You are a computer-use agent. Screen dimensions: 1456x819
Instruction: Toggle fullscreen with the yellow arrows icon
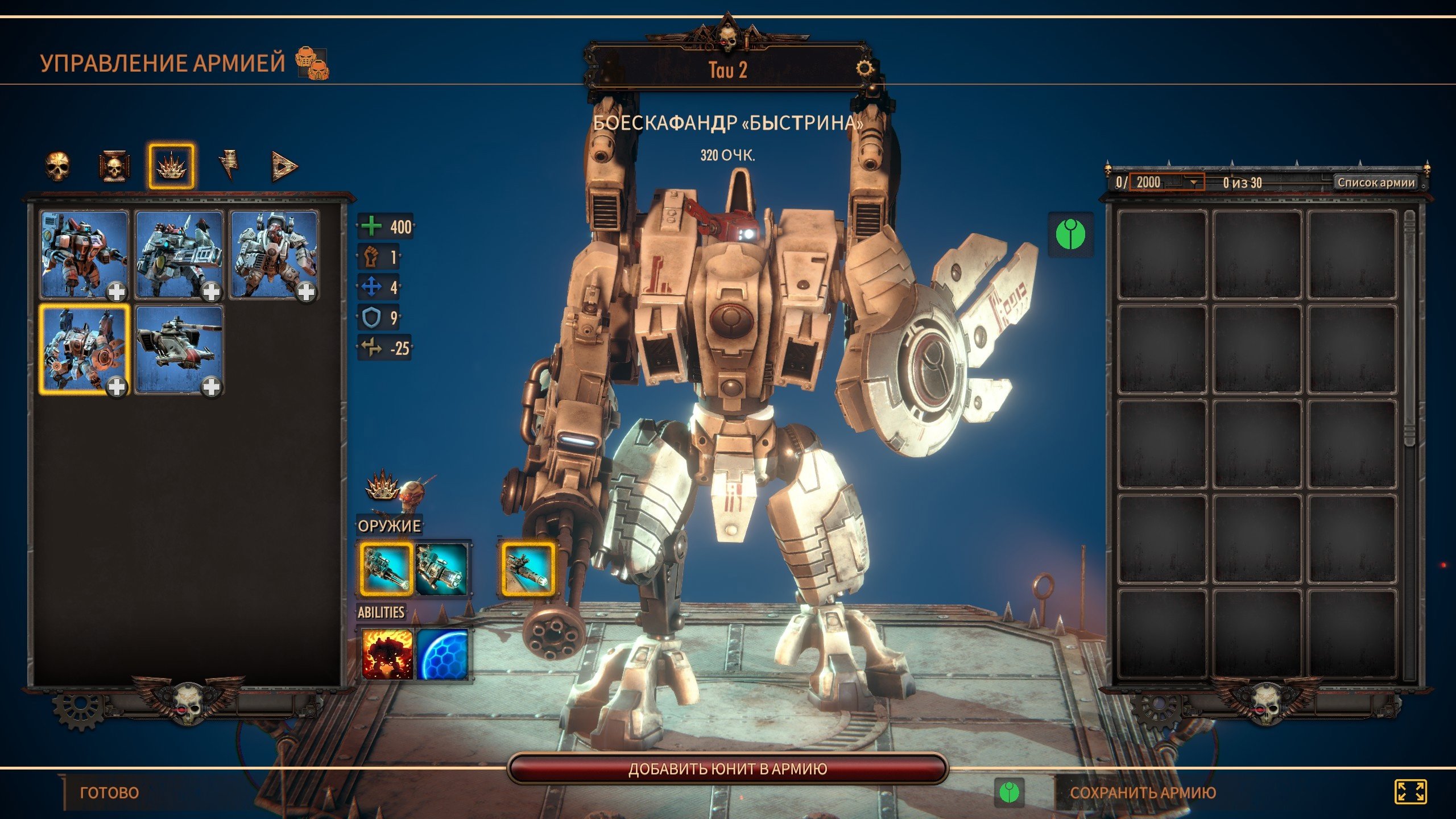pos(1410,792)
